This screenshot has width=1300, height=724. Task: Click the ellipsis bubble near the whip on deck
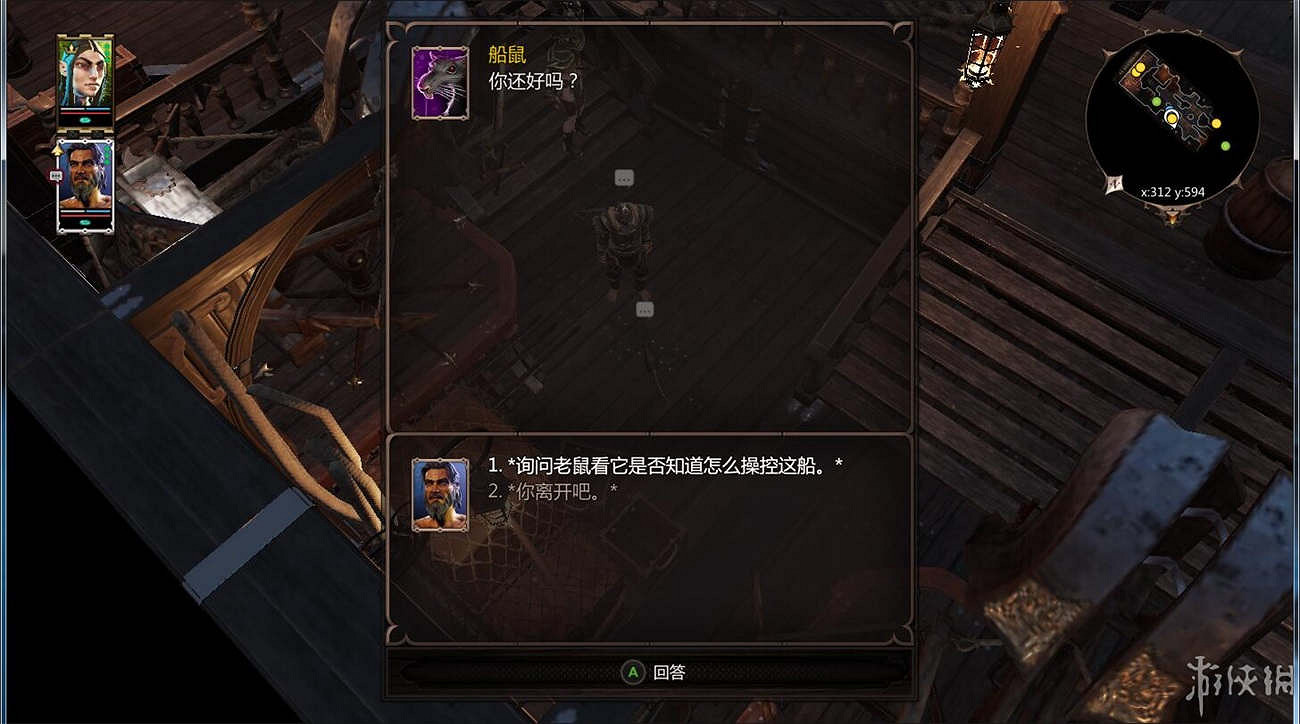(643, 309)
